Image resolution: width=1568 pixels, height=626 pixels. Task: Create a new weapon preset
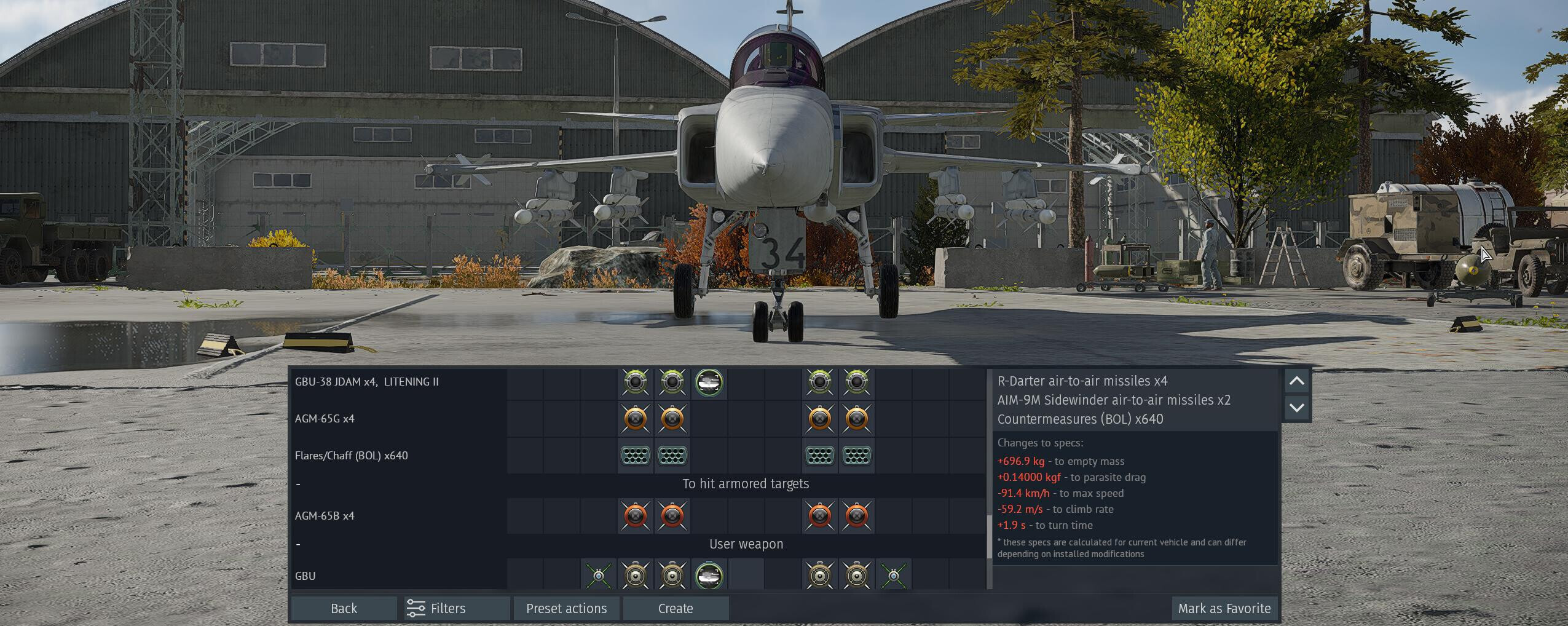[676, 608]
